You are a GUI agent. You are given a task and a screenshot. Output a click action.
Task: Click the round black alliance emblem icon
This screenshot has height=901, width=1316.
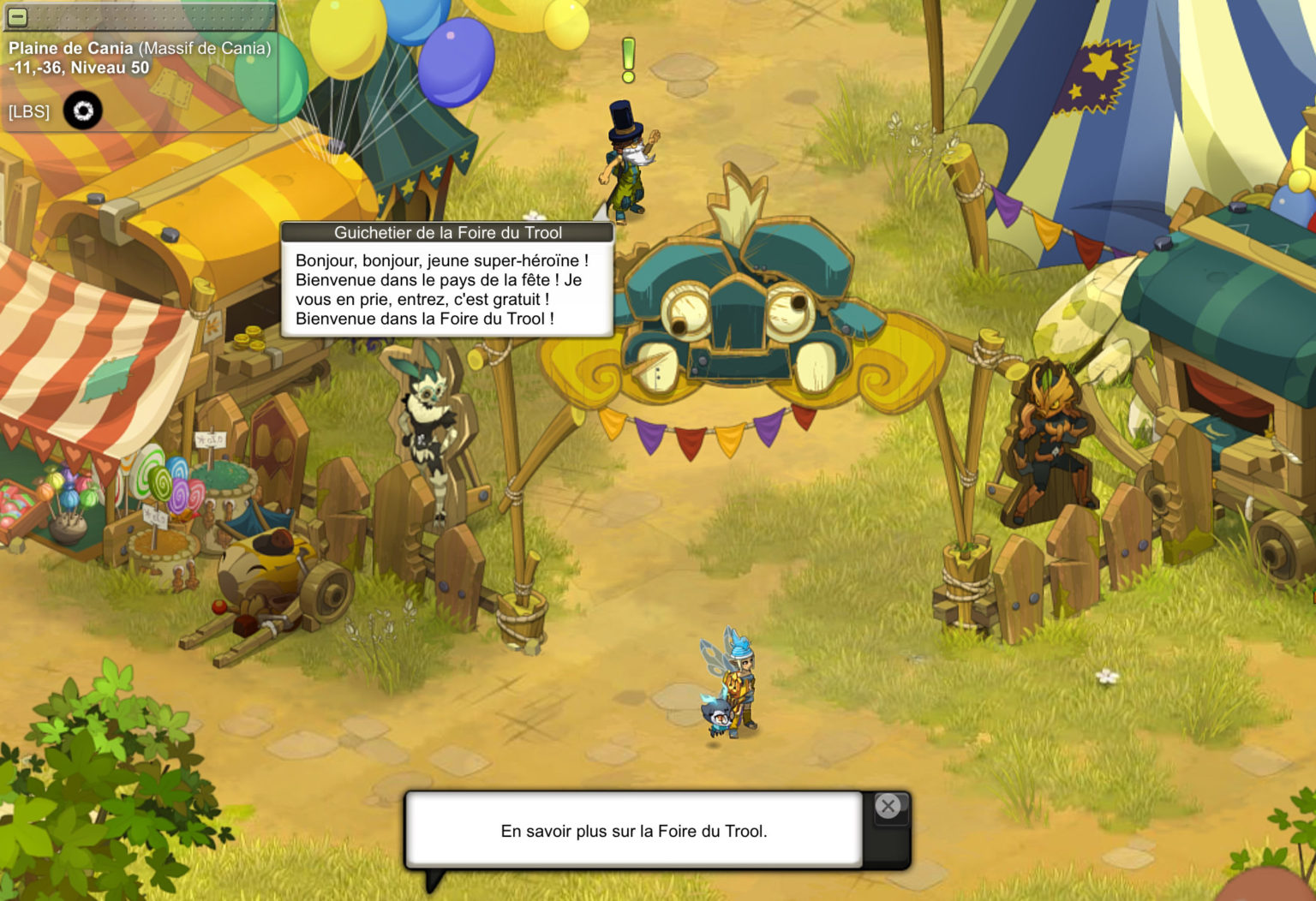pyautogui.click(x=83, y=111)
